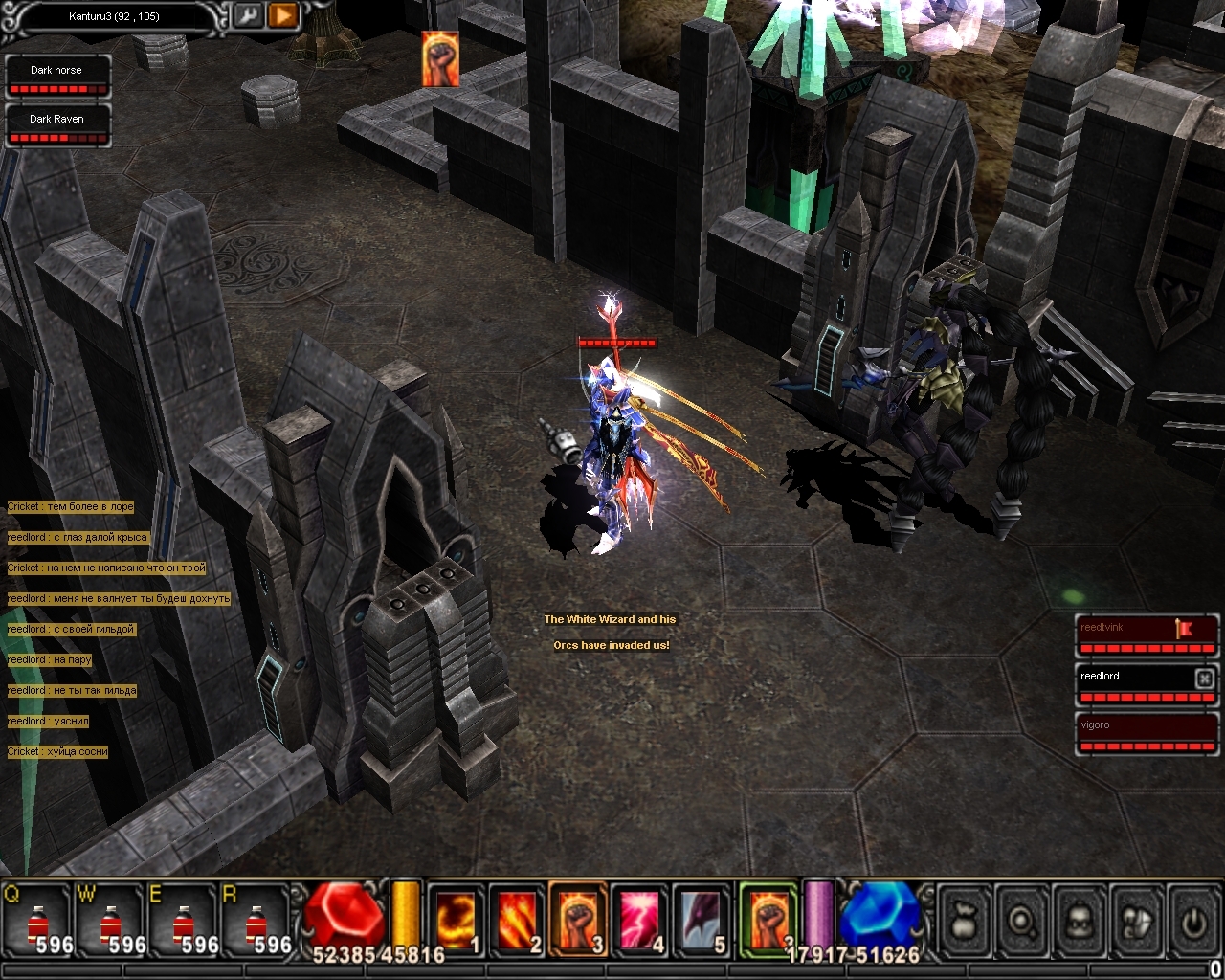
Task: Select the Dark horse pet panel
Action: point(57,77)
